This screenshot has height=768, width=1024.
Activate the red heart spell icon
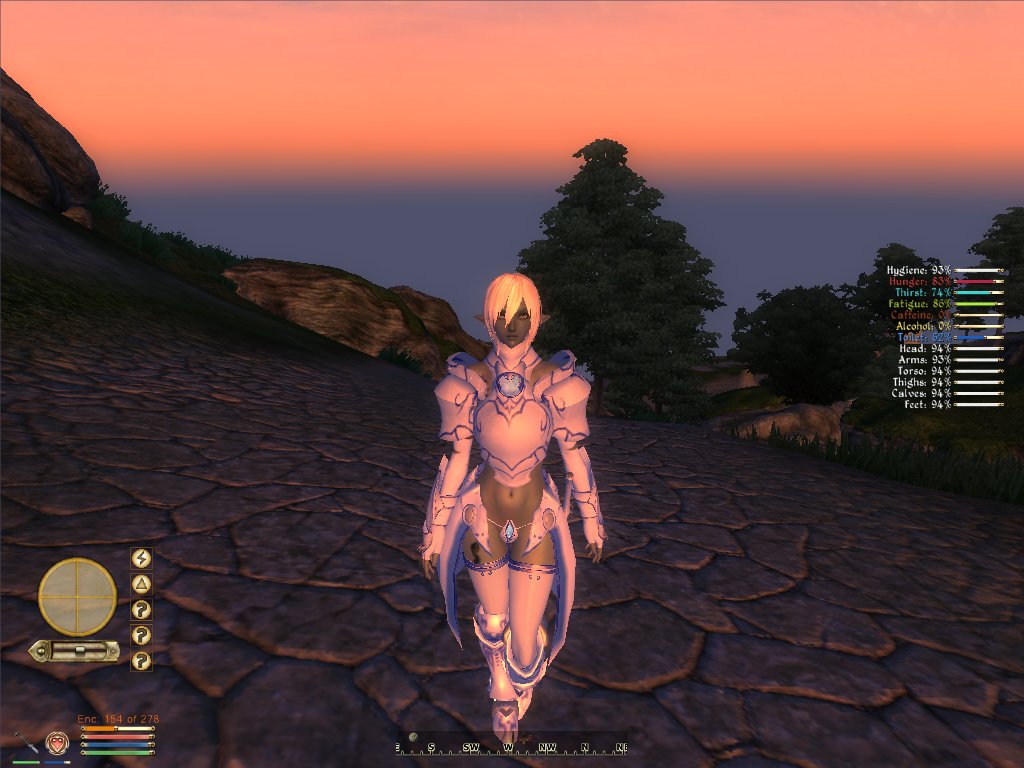tap(56, 743)
